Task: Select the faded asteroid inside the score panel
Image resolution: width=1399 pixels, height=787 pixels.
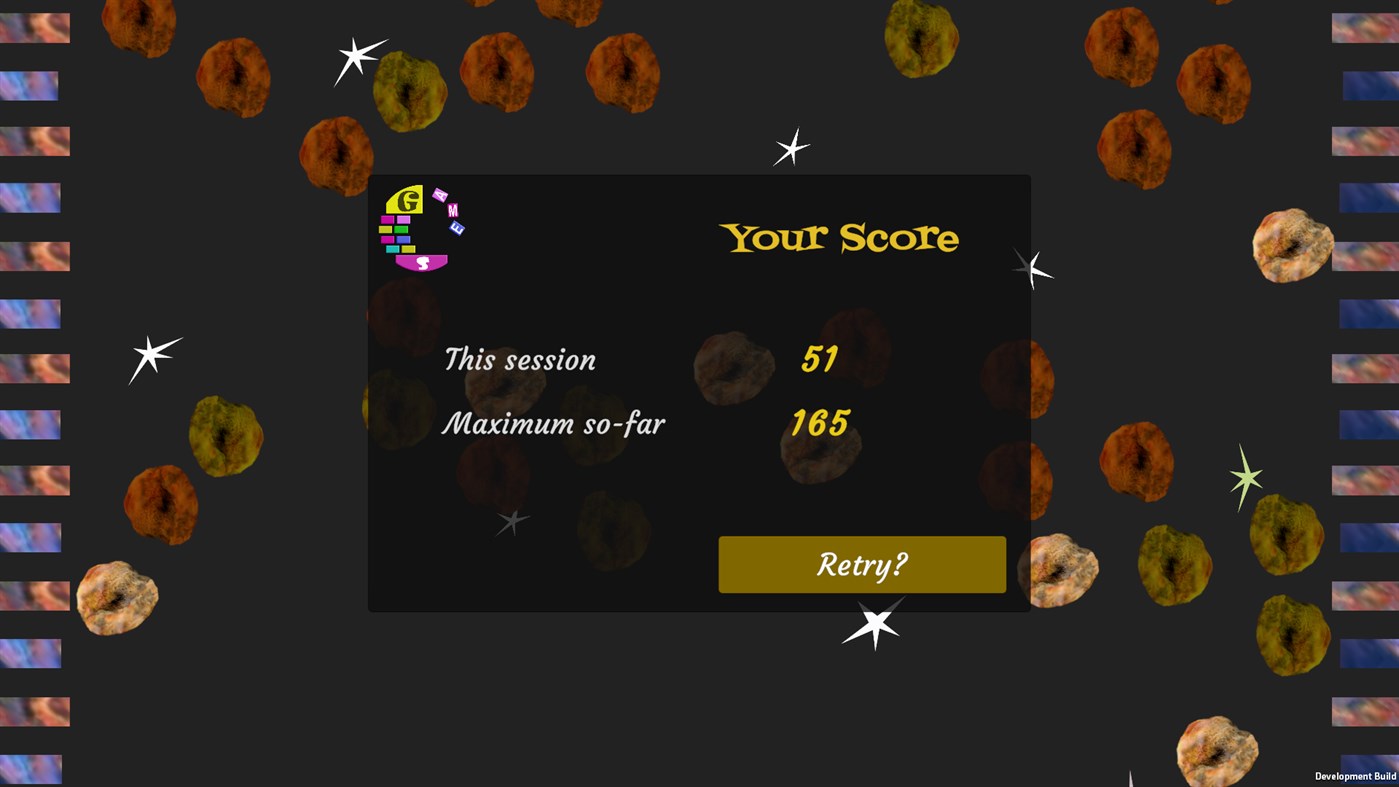Action: click(x=735, y=368)
